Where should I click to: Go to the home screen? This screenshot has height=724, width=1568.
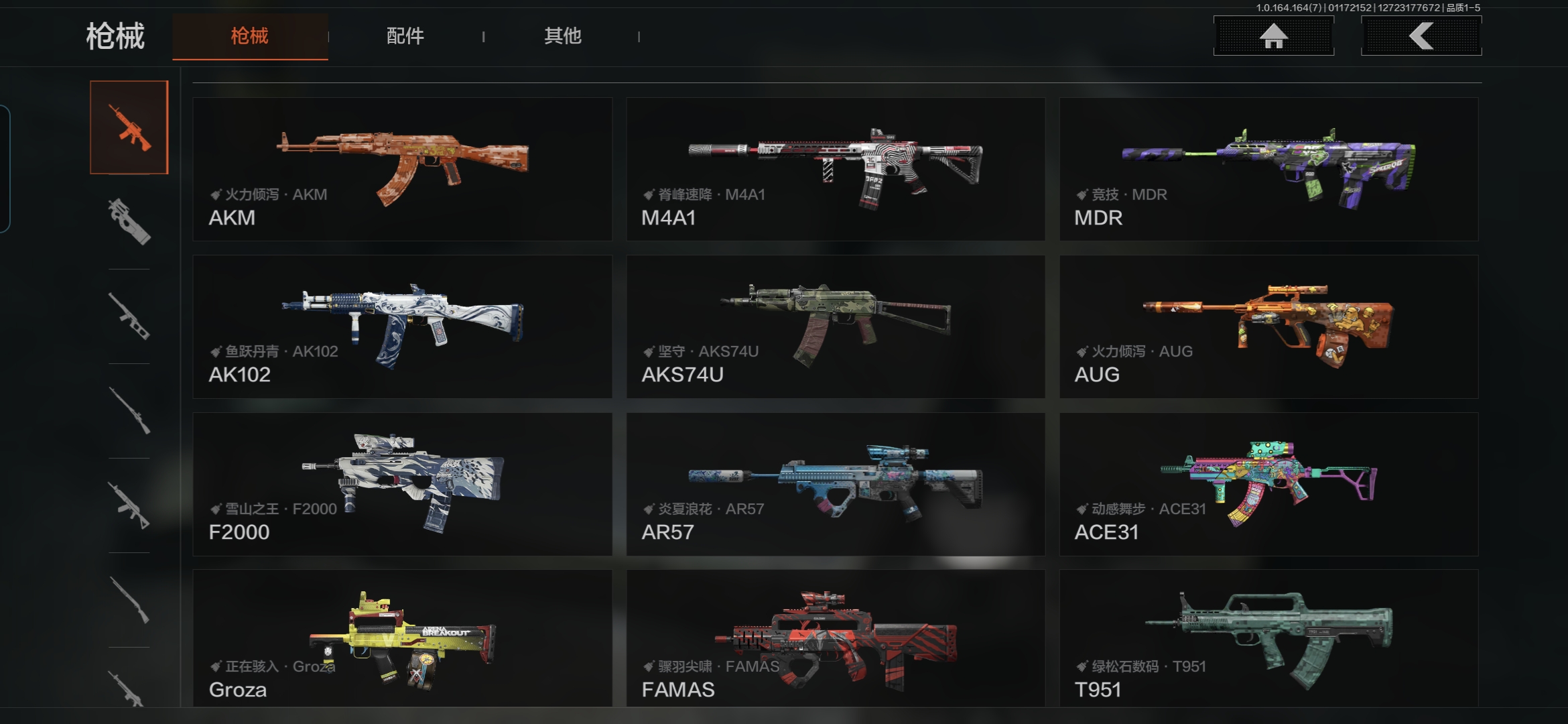click(x=1273, y=36)
